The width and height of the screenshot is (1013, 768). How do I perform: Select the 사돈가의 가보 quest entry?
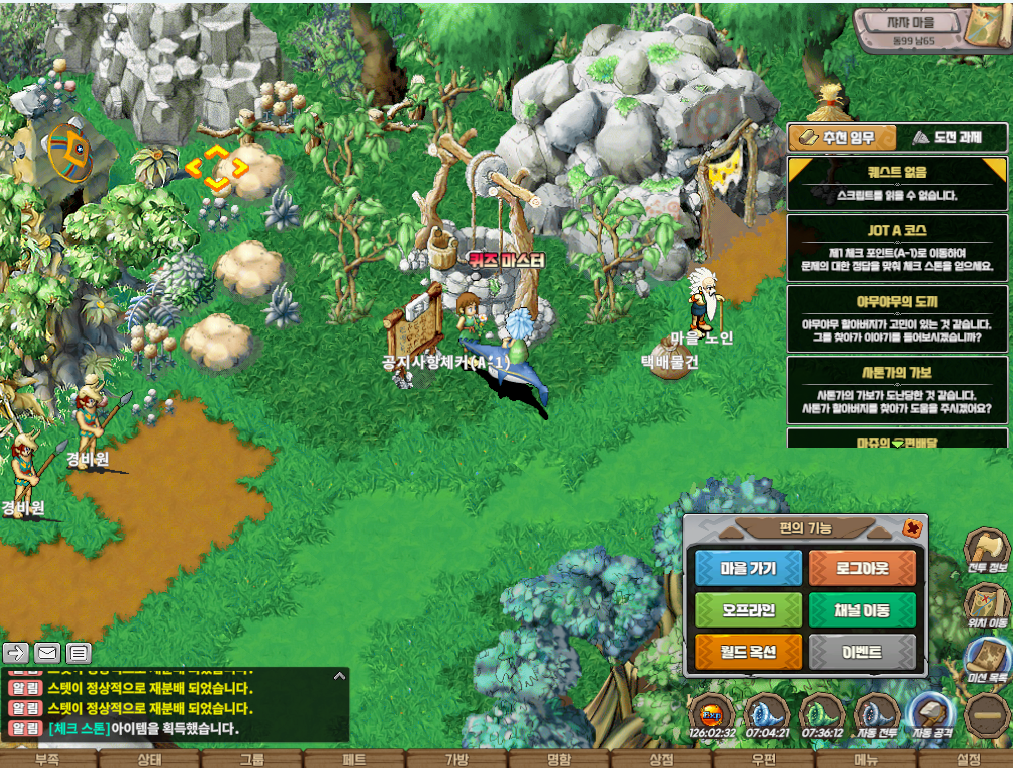pos(897,390)
